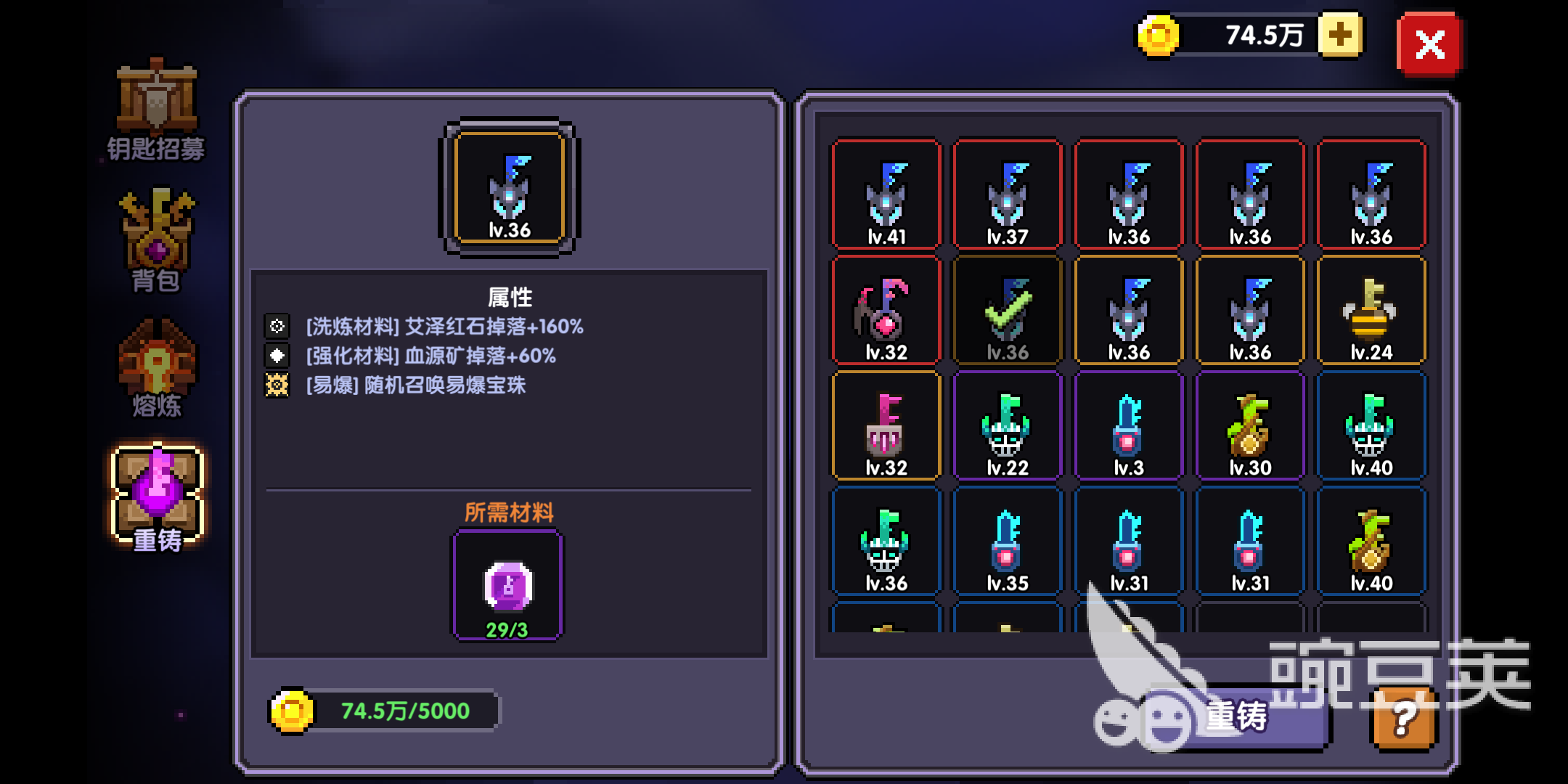Image resolution: width=1568 pixels, height=784 pixels.
Task: Open the help question mark button
Action: (1402, 719)
